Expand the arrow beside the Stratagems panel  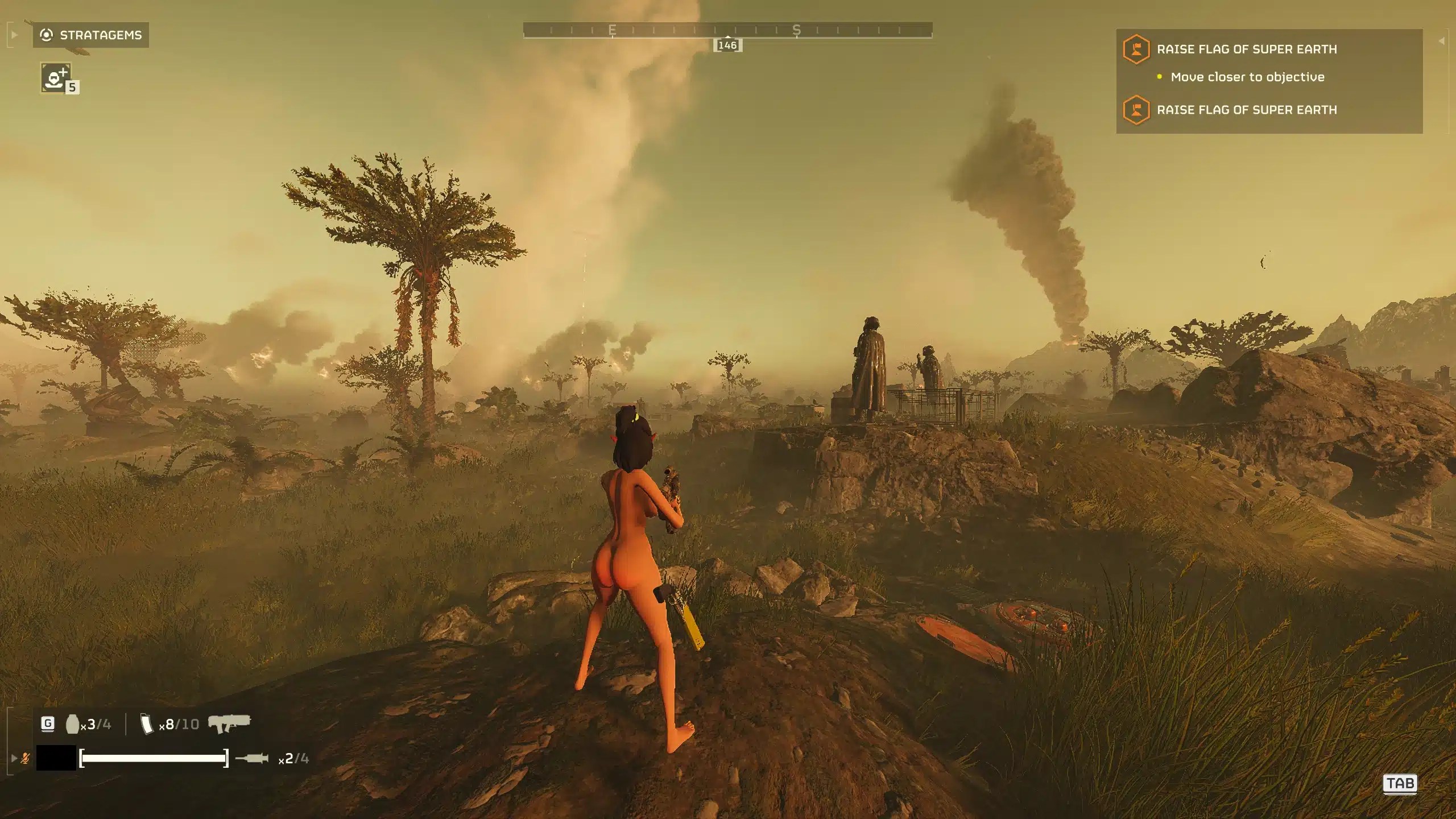tap(15, 35)
